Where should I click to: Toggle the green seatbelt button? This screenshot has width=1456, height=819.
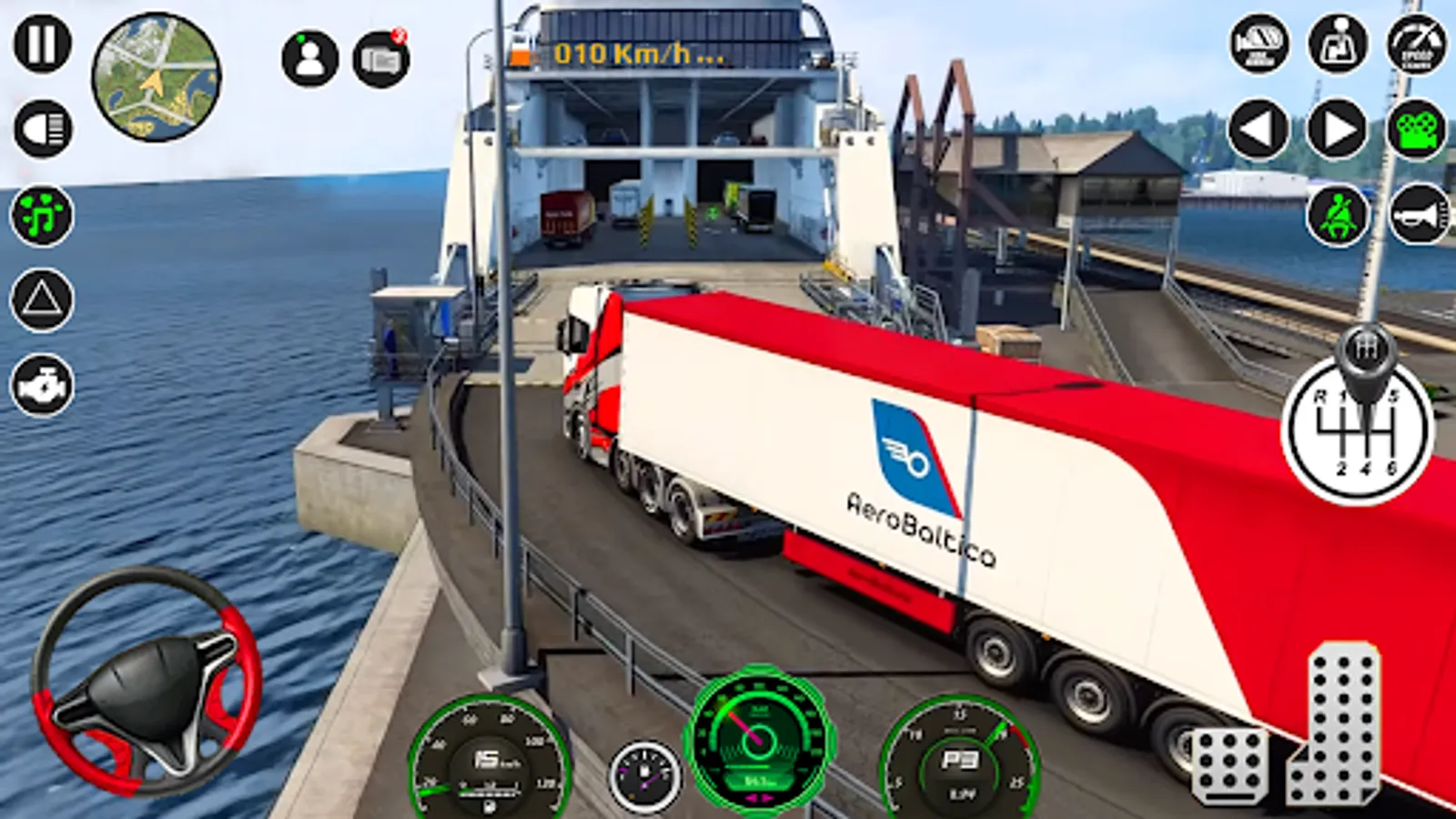(1338, 215)
